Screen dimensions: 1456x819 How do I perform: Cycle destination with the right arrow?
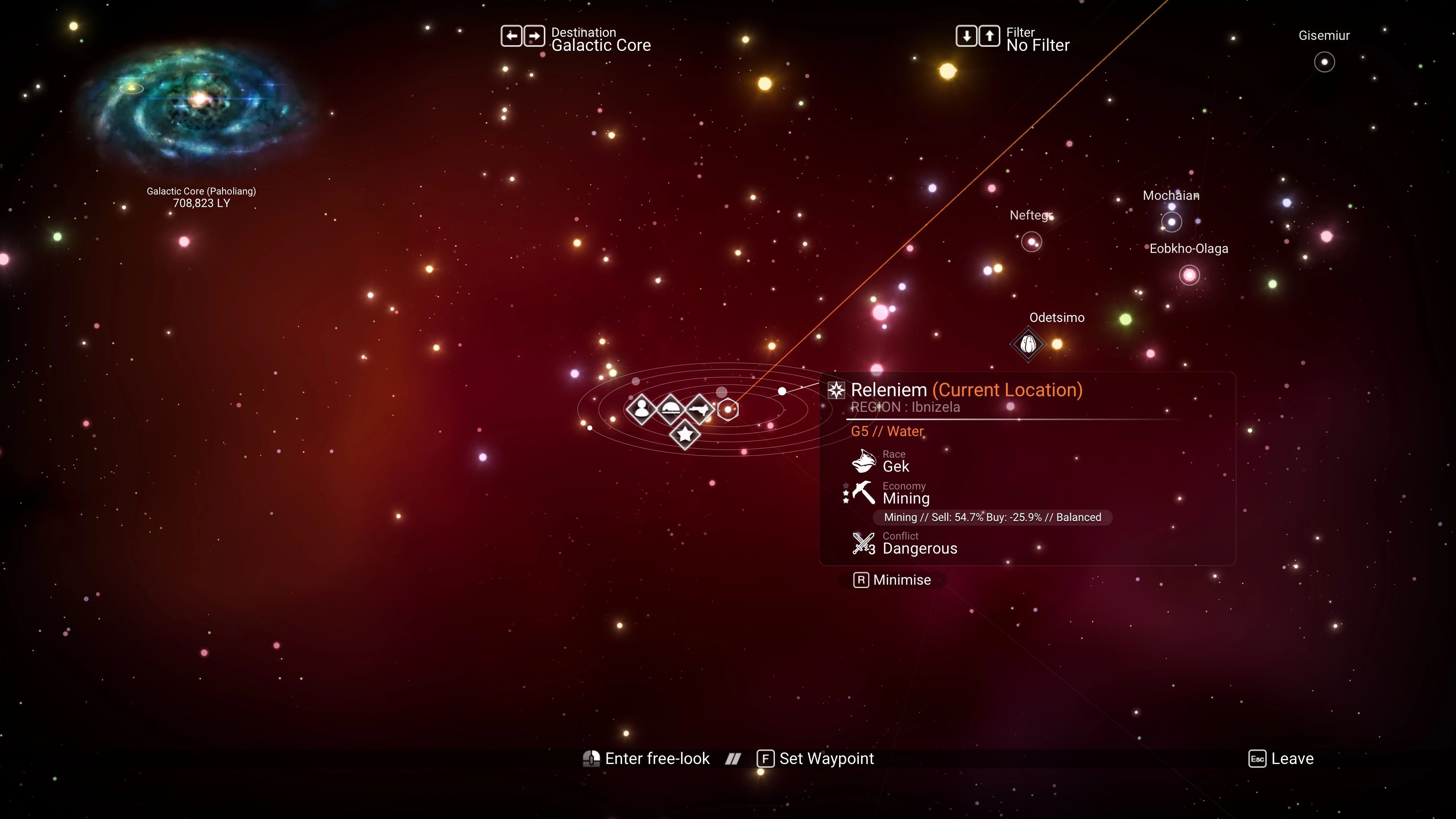point(534,36)
